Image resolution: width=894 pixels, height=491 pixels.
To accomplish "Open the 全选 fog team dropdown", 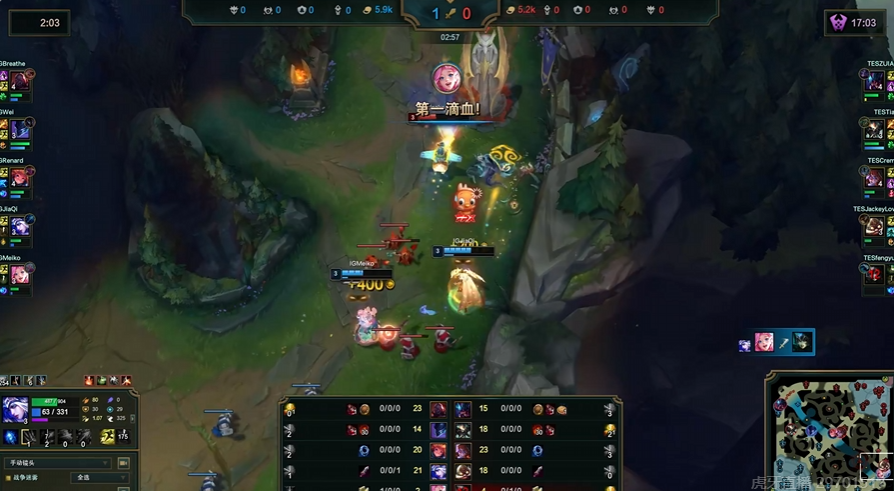I will (100, 478).
